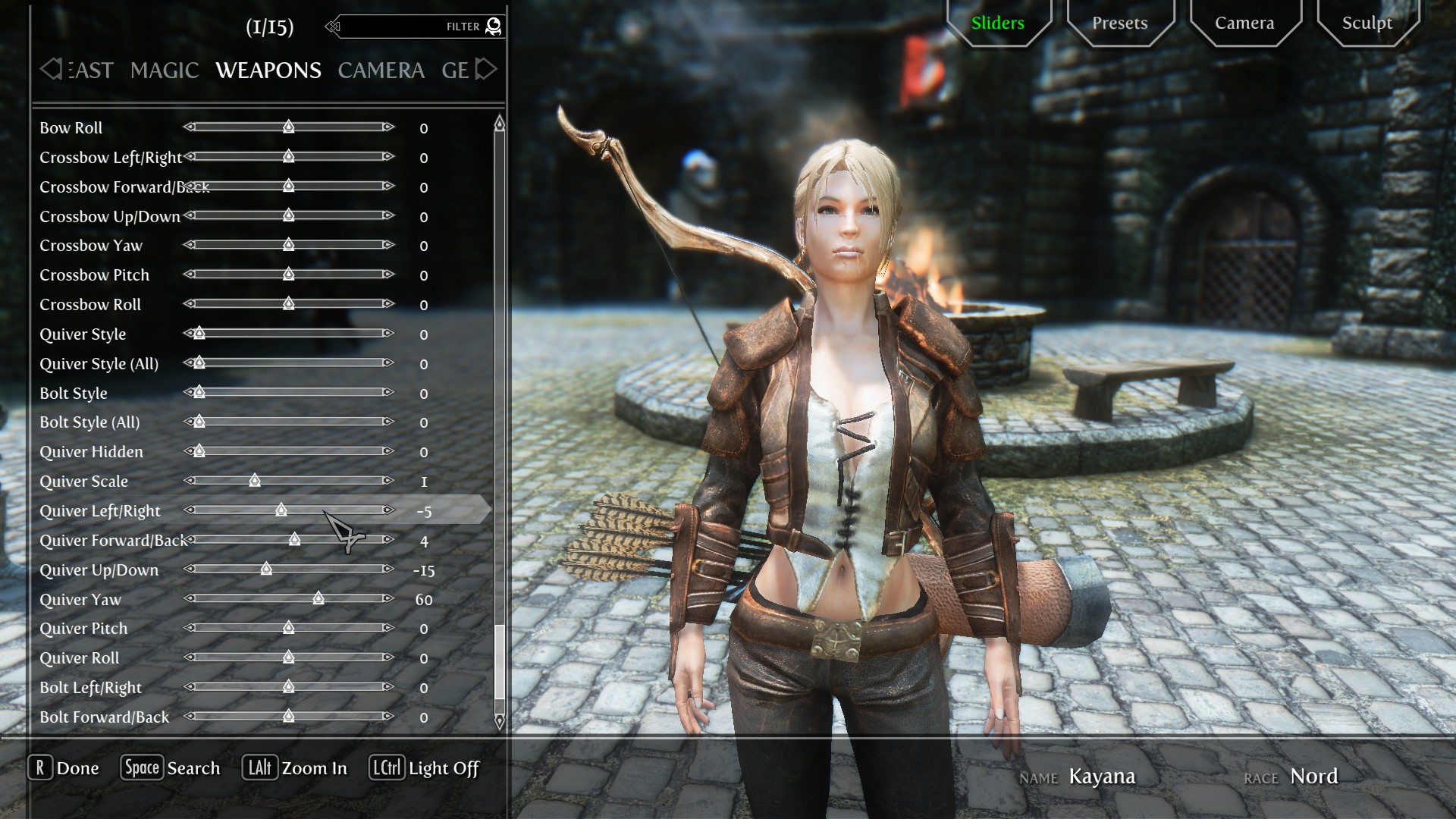
Task: Select the Bolt Forward/Back slider
Action: click(x=288, y=717)
